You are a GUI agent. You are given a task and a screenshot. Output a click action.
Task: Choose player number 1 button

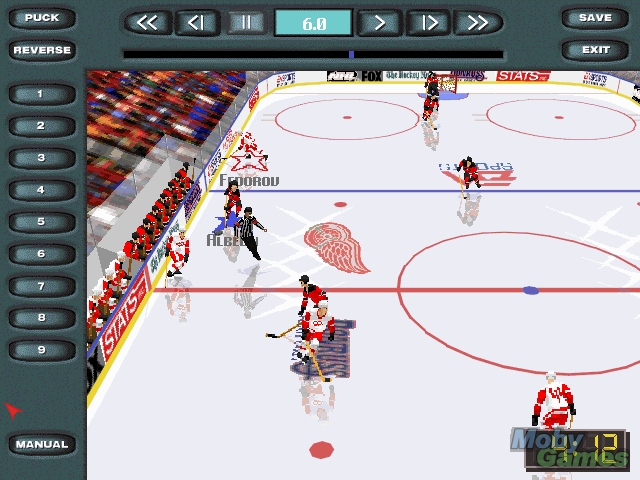42,94
